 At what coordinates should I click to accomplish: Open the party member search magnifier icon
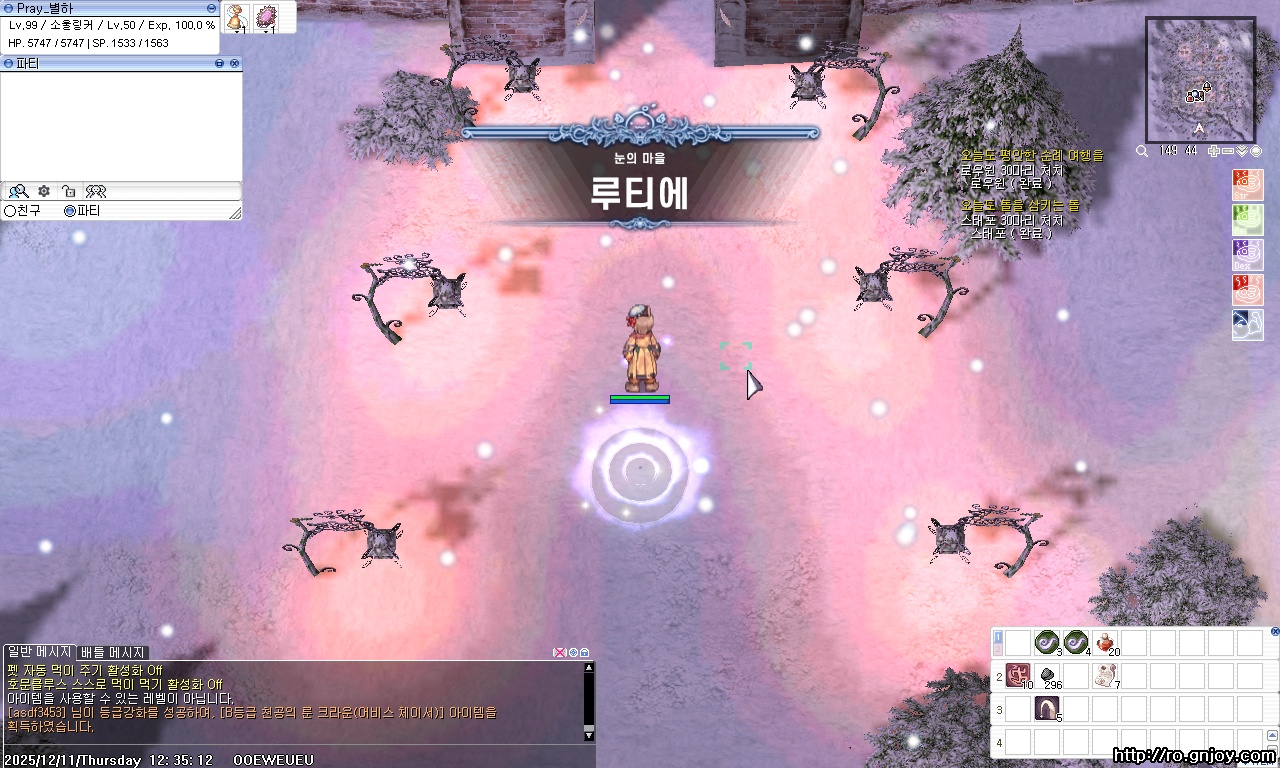[19, 192]
